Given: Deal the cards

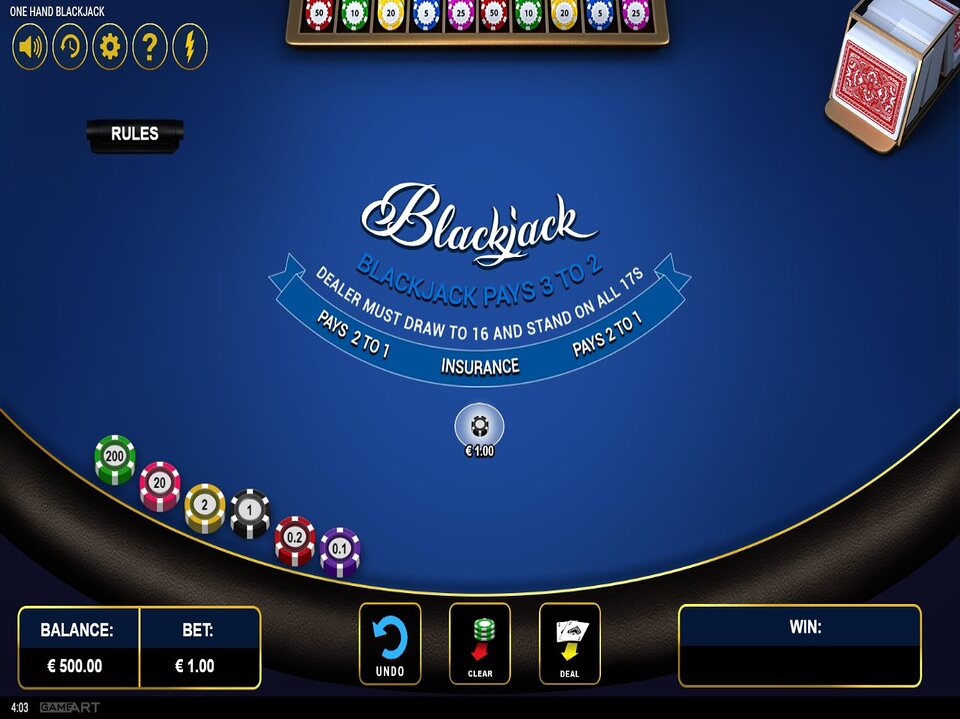Looking at the screenshot, I should [x=570, y=643].
